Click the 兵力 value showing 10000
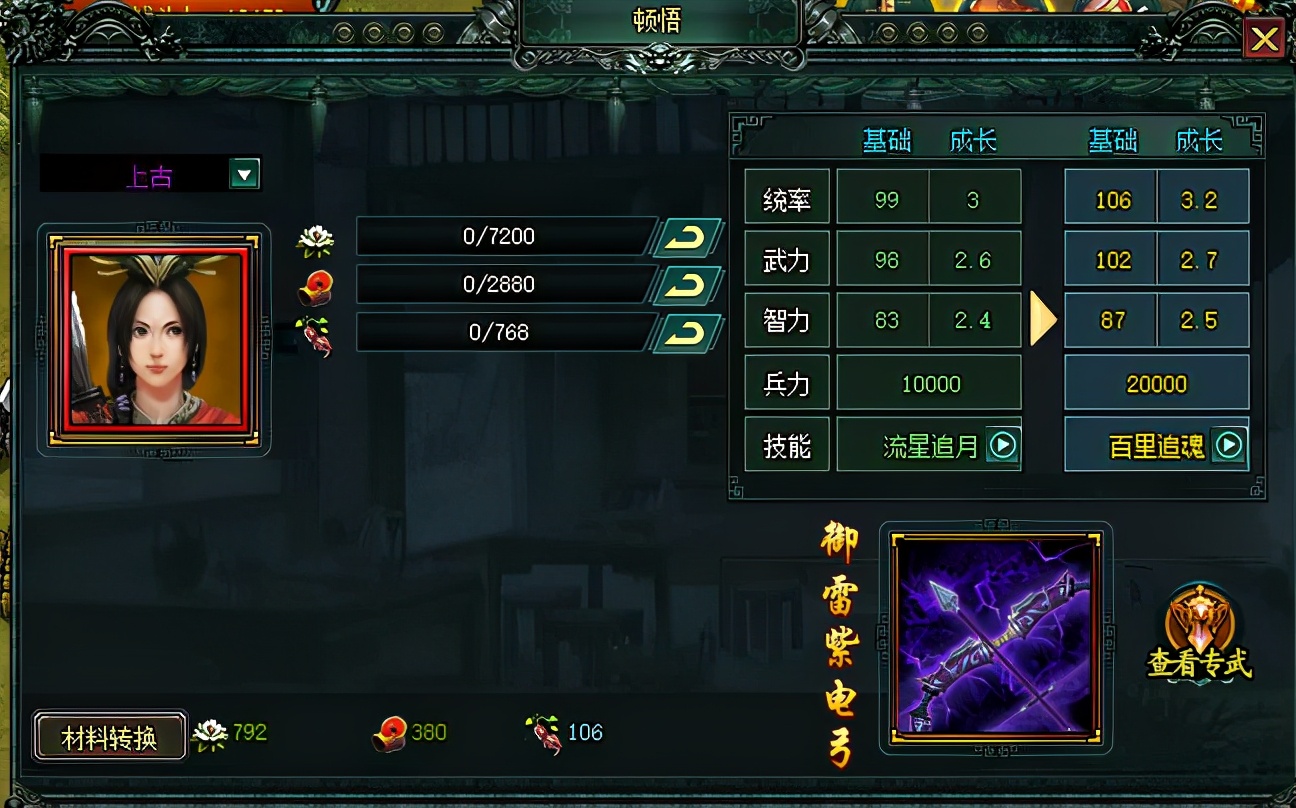This screenshot has height=808, width=1296. click(x=929, y=383)
